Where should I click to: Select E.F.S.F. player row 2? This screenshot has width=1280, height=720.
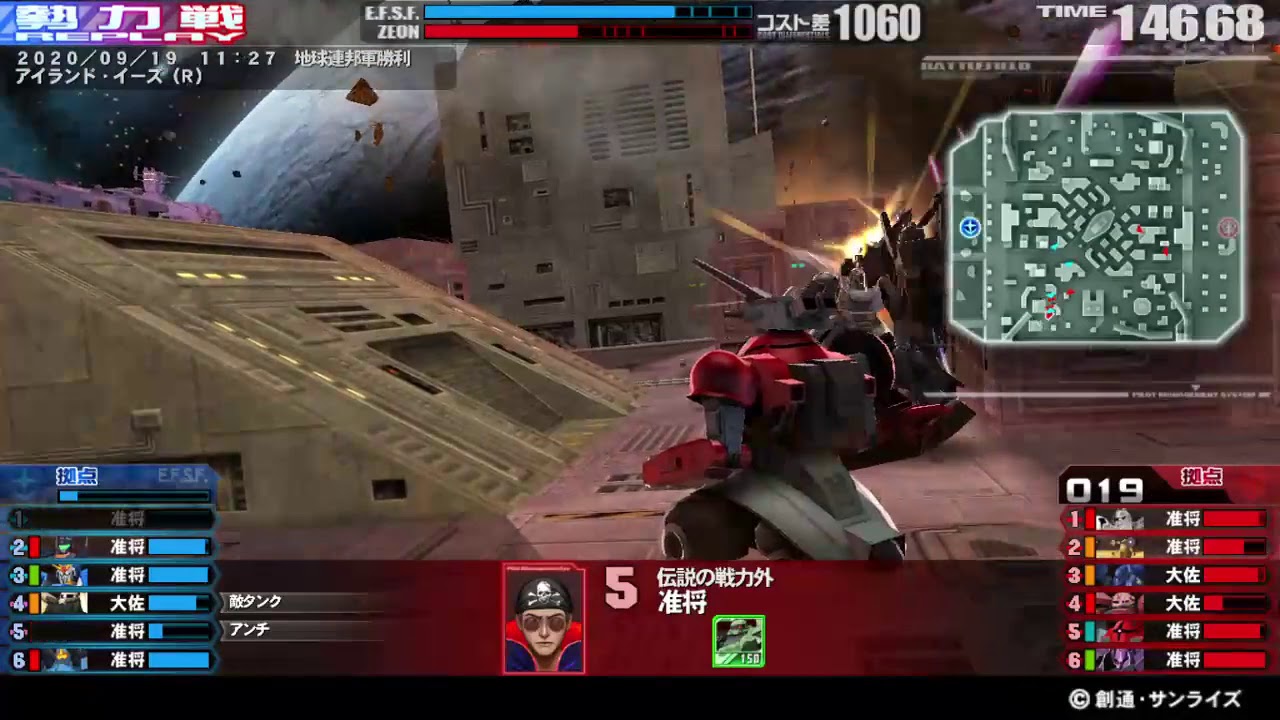[112, 547]
